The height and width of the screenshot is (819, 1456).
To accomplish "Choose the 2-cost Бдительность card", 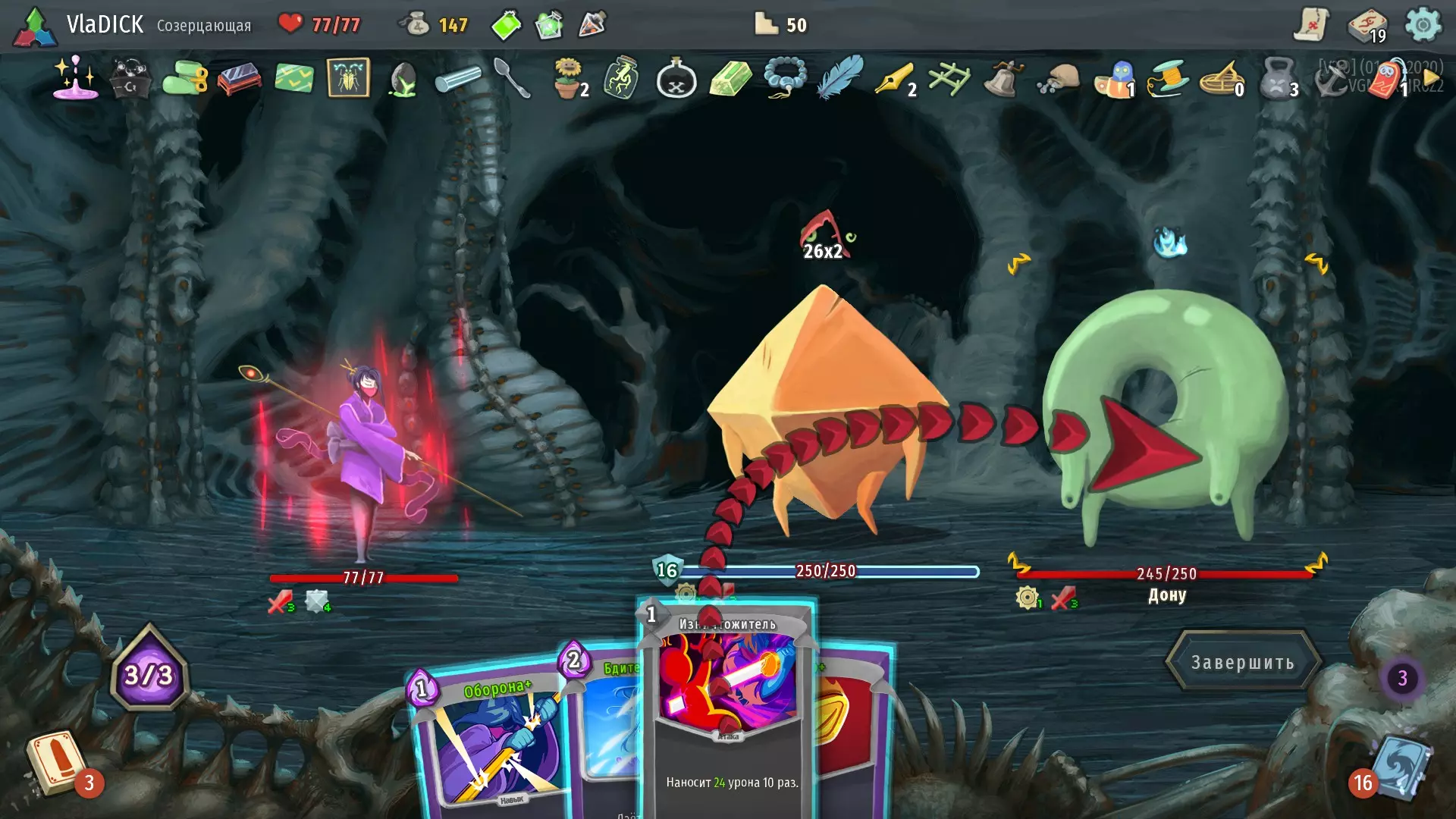I will click(607, 720).
